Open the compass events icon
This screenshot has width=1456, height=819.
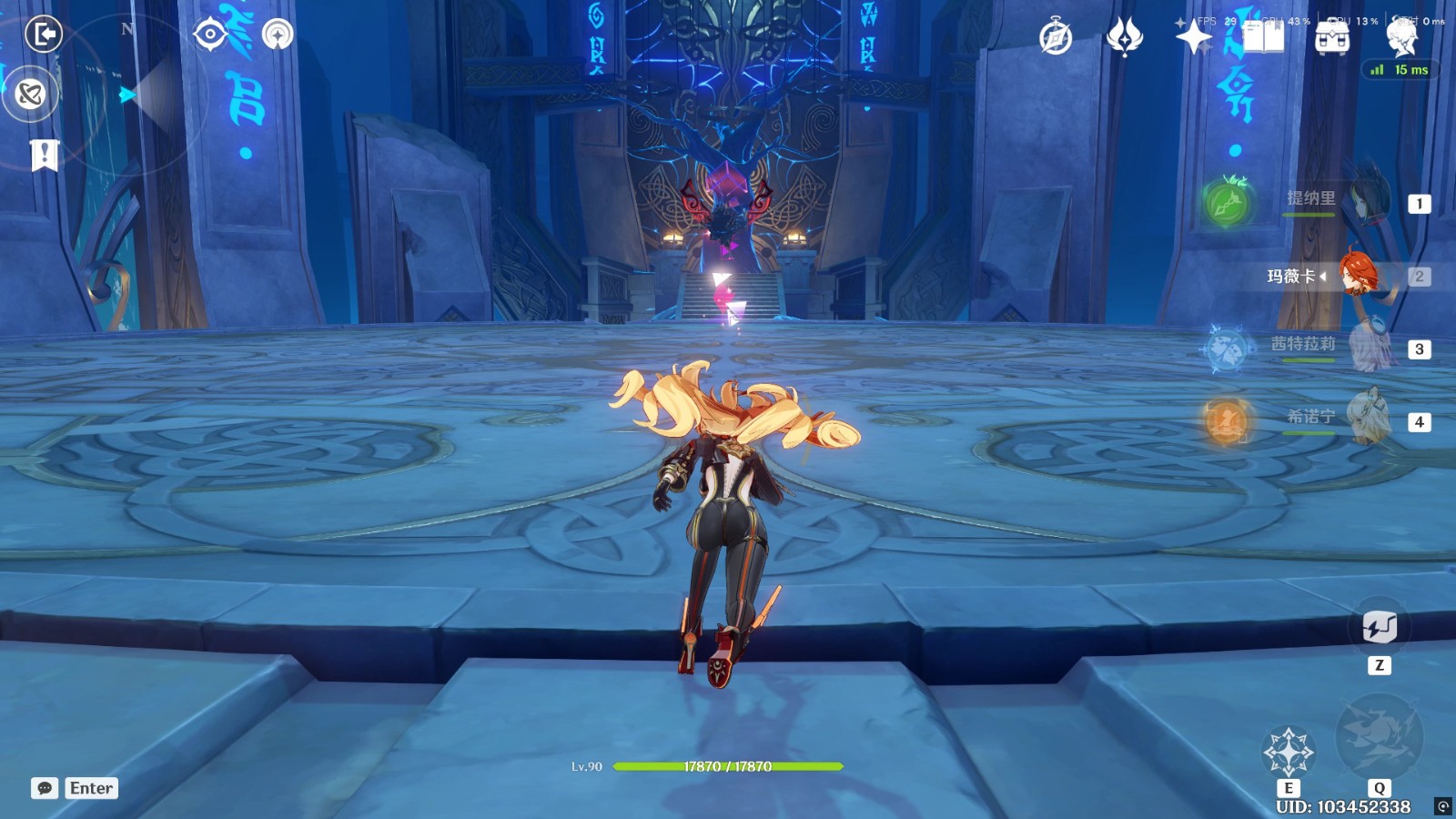(1056, 38)
